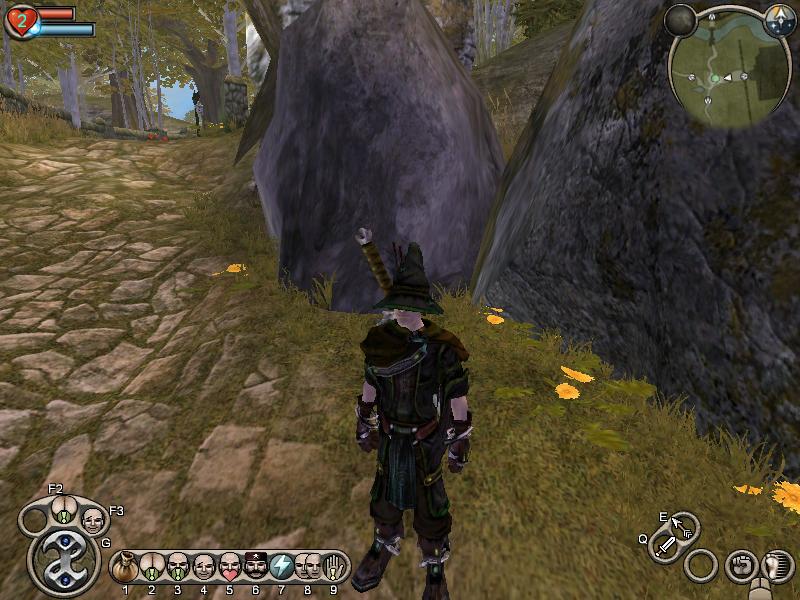This screenshot has height=600, width=800.
Task: Use the green-masked face expression numbered 3
Action: point(178,567)
